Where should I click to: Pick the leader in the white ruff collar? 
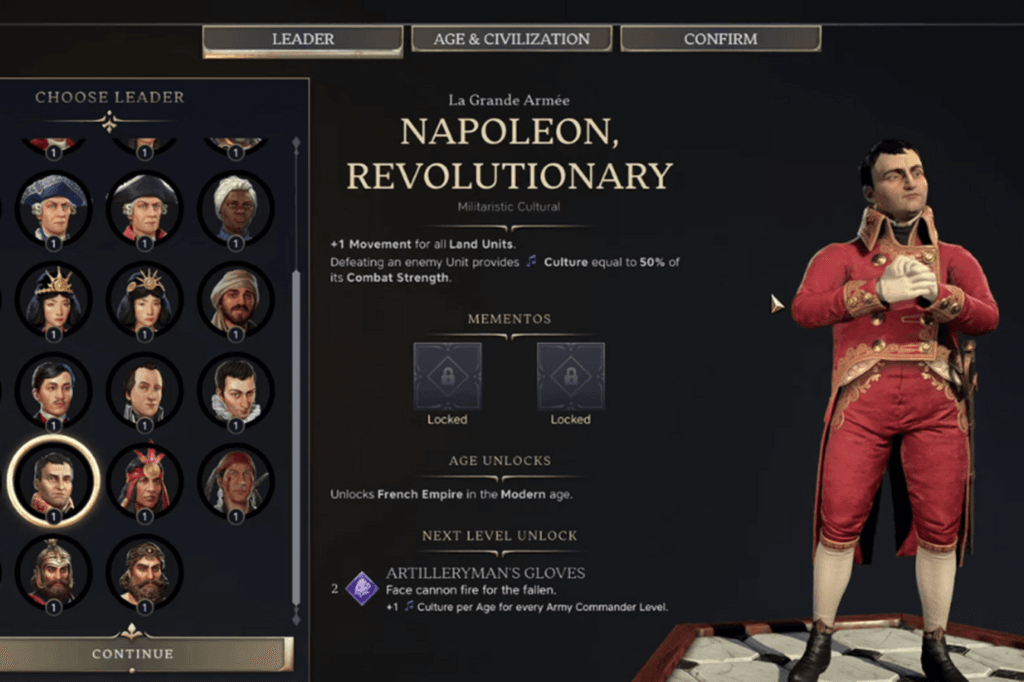click(x=235, y=390)
